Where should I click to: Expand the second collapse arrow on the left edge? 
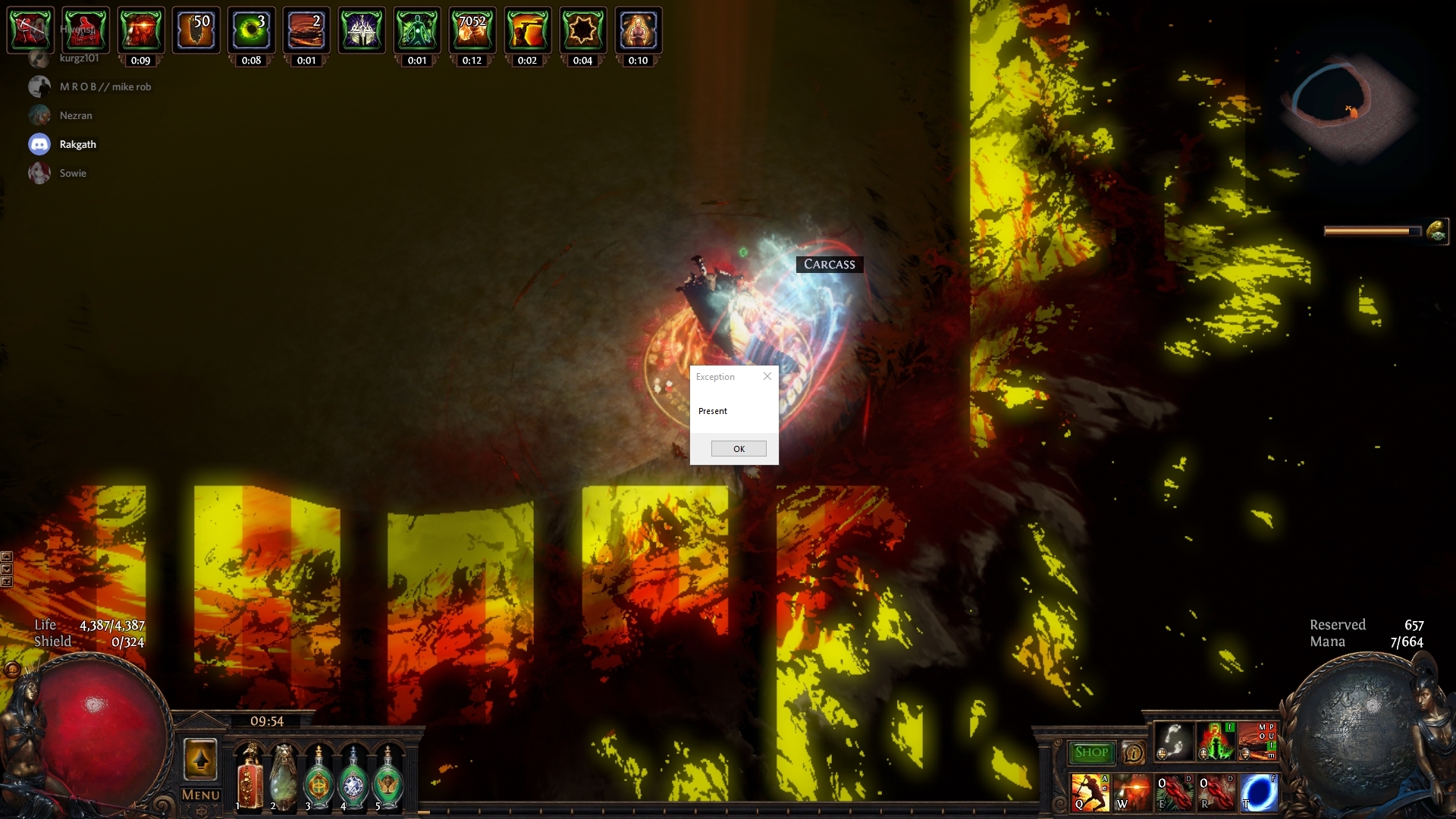click(x=8, y=569)
